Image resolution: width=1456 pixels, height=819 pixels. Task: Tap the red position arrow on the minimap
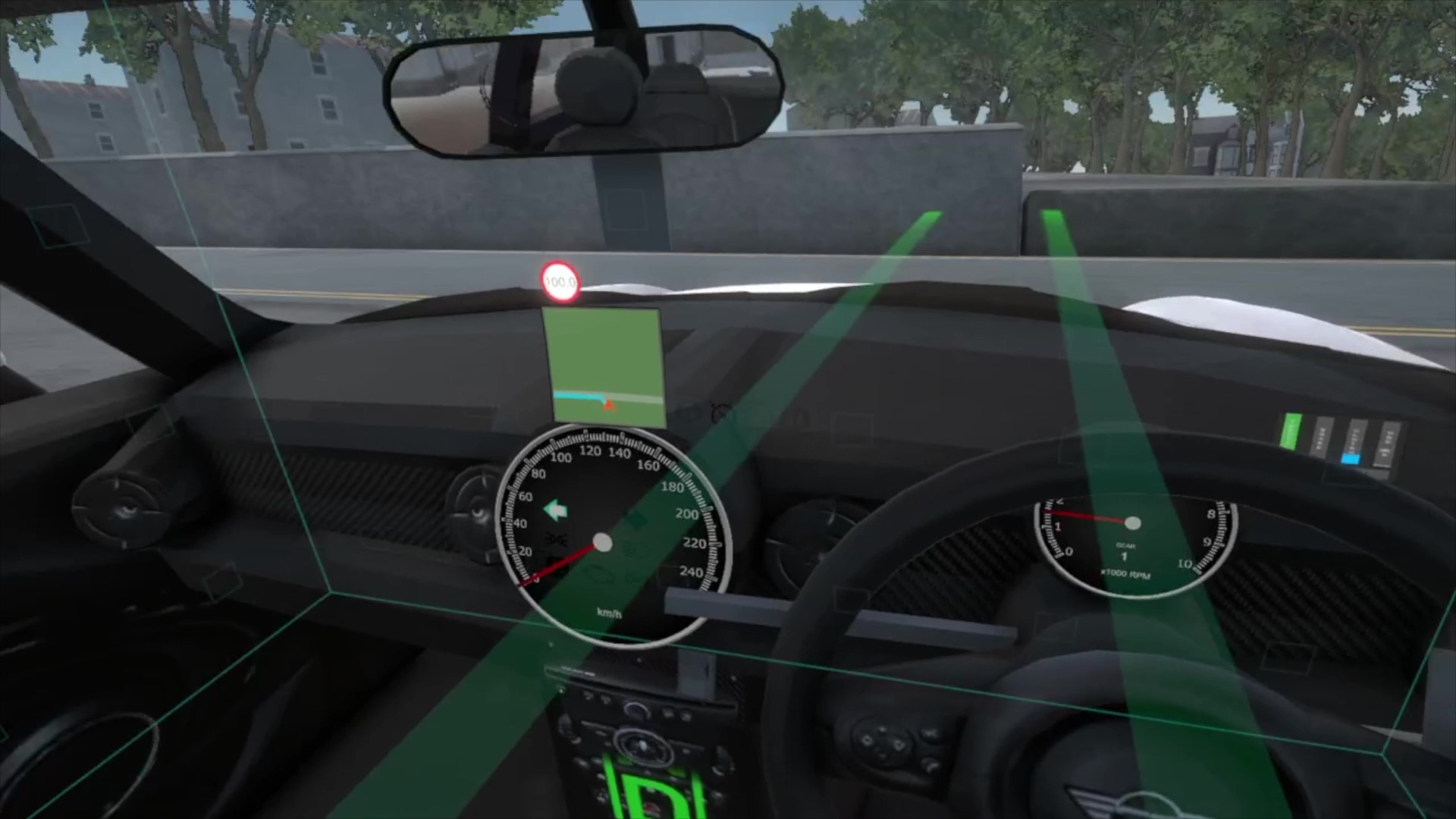click(610, 405)
